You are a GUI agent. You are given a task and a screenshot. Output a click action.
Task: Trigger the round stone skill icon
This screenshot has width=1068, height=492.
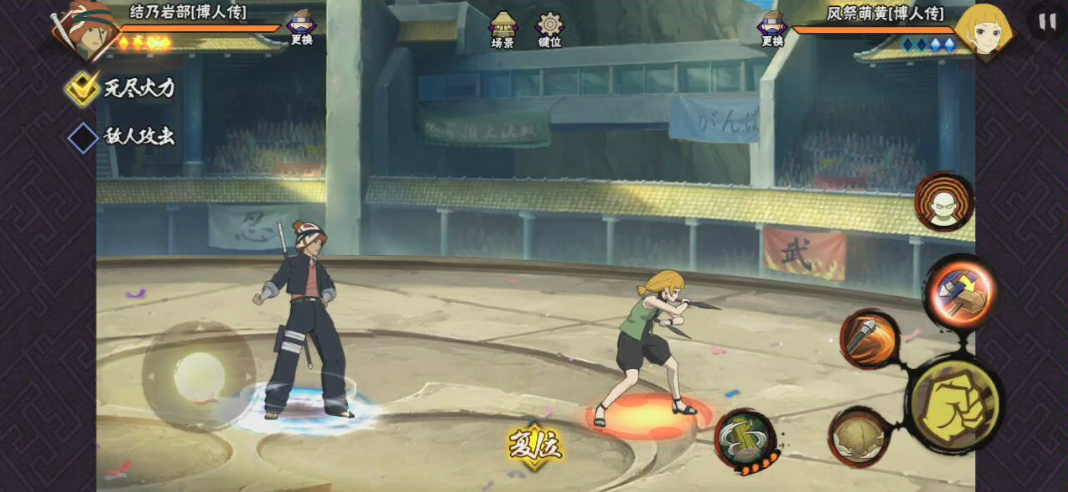pos(857,435)
